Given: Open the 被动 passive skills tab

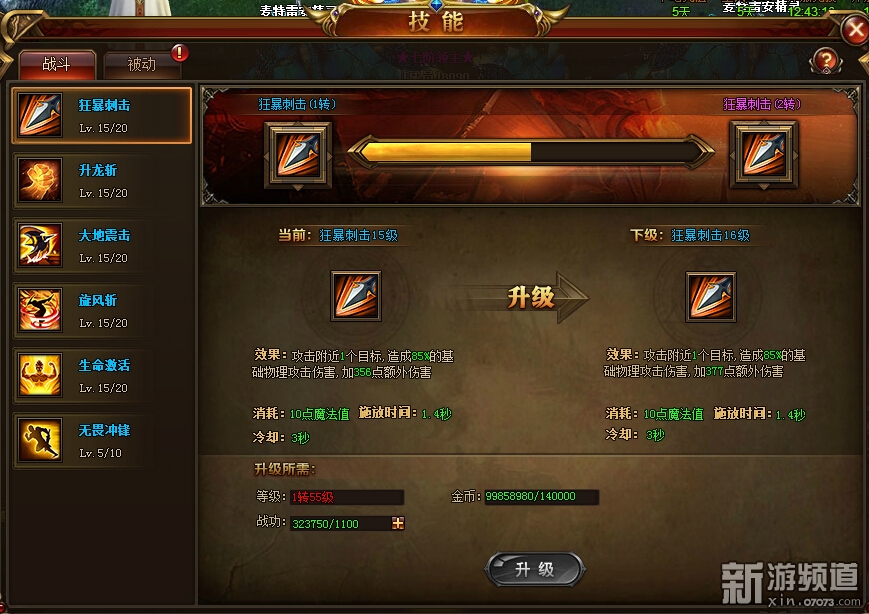Looking at the screenshot, I should pyautogui.click(x=142, y=65).
